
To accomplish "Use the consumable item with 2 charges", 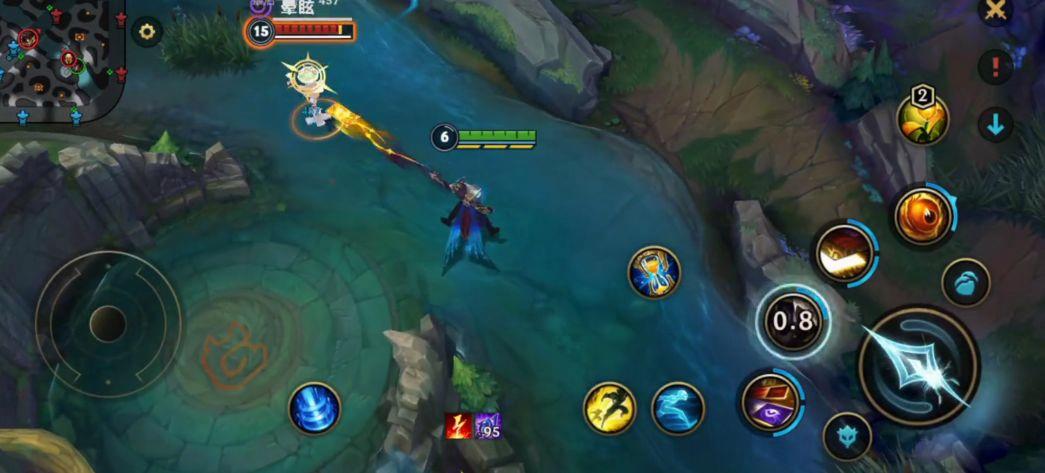I will (x=922, y=118).
